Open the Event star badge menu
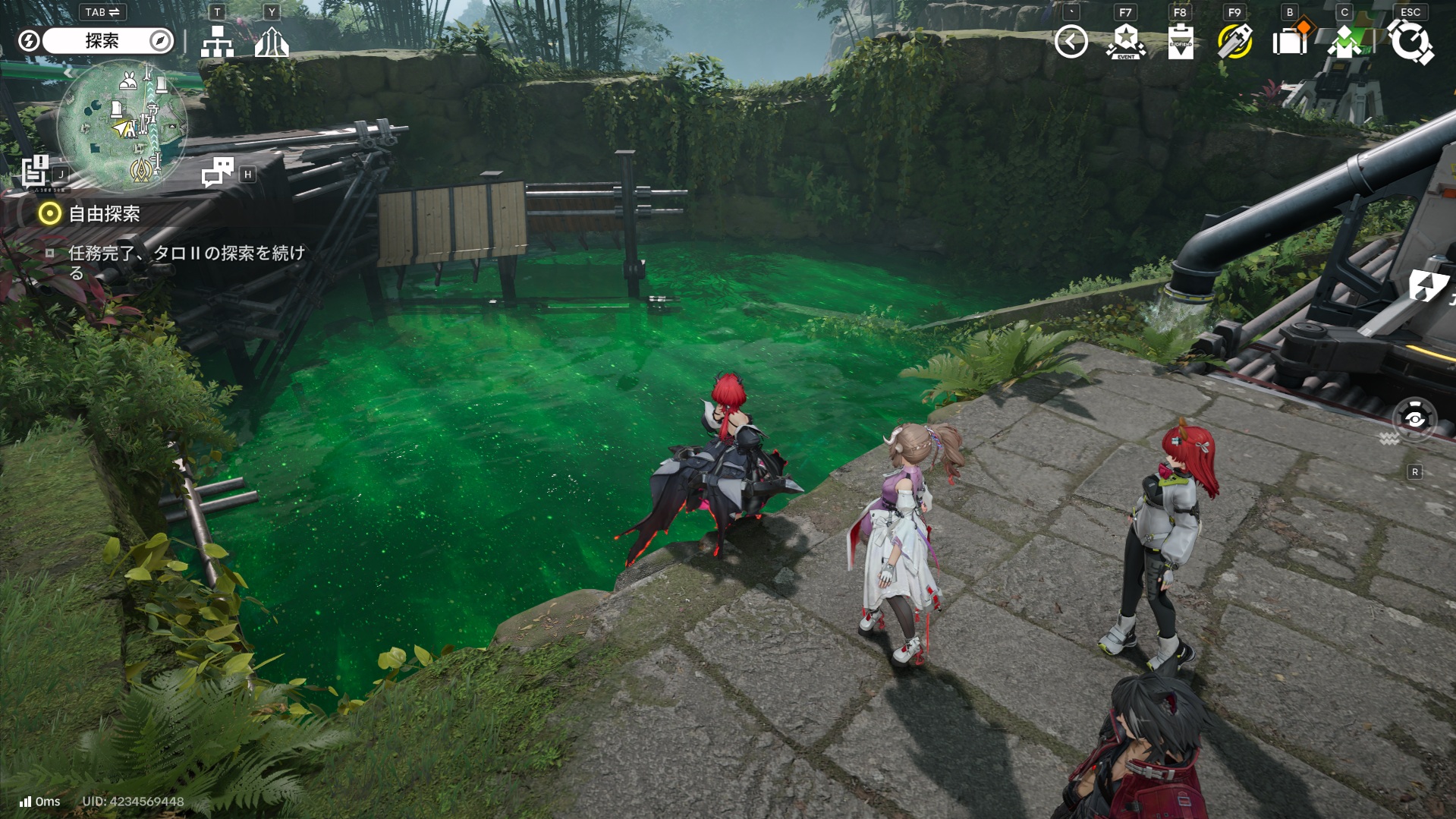Screen dimensions: 1456x819 click(1125, 42)
